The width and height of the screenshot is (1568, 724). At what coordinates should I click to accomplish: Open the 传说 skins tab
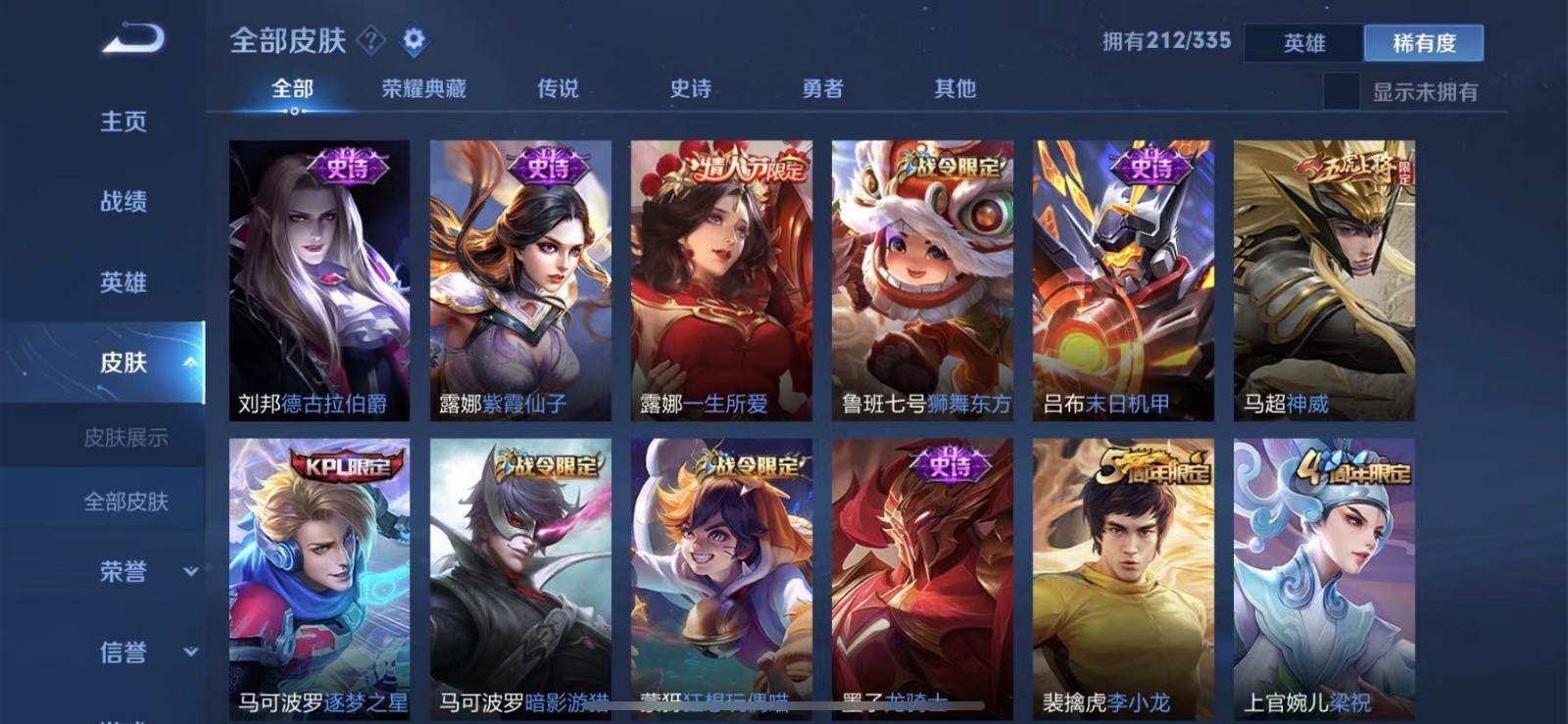[x=559, y=88]
